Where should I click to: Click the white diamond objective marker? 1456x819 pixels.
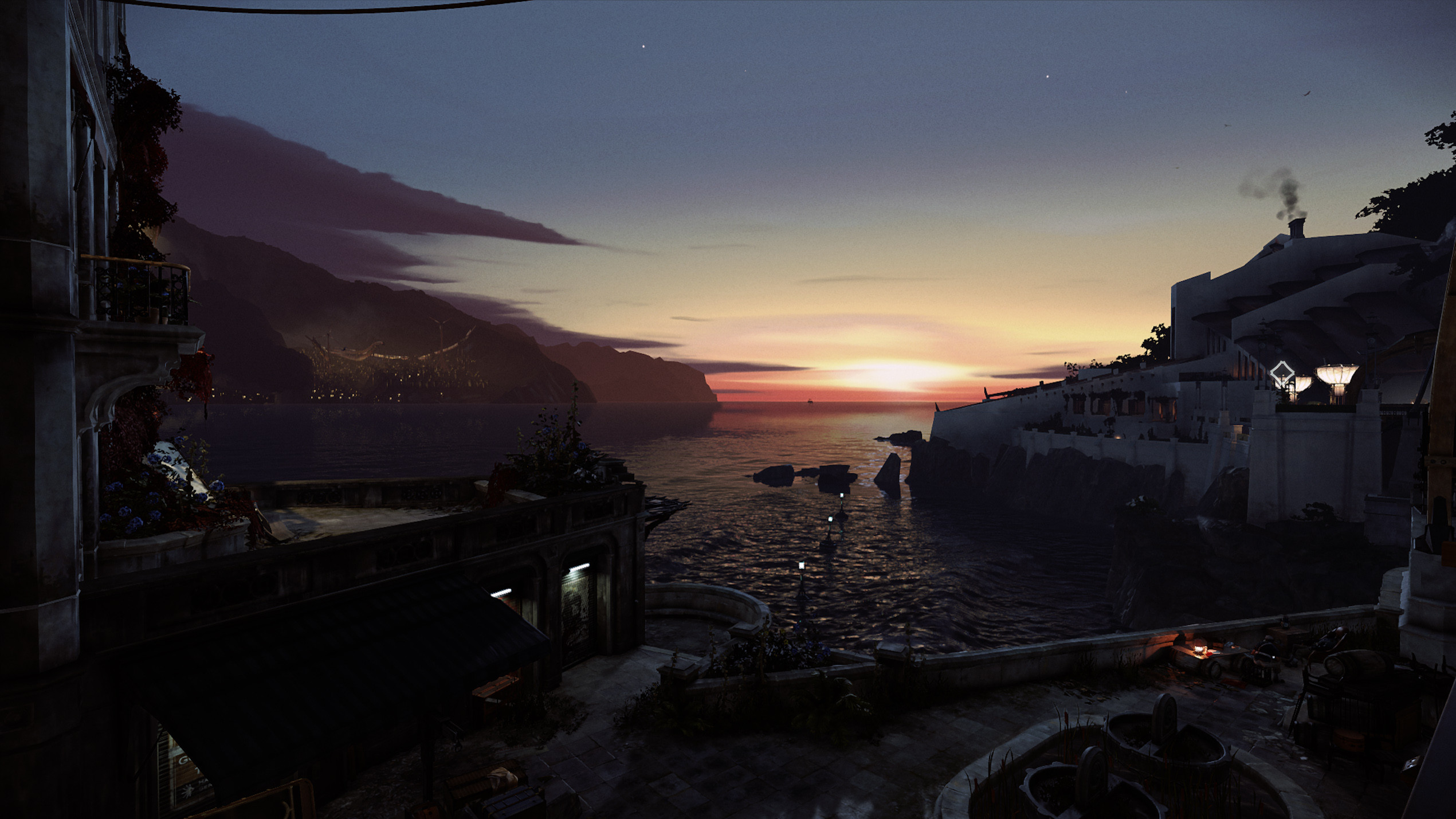coord(1282,374)
